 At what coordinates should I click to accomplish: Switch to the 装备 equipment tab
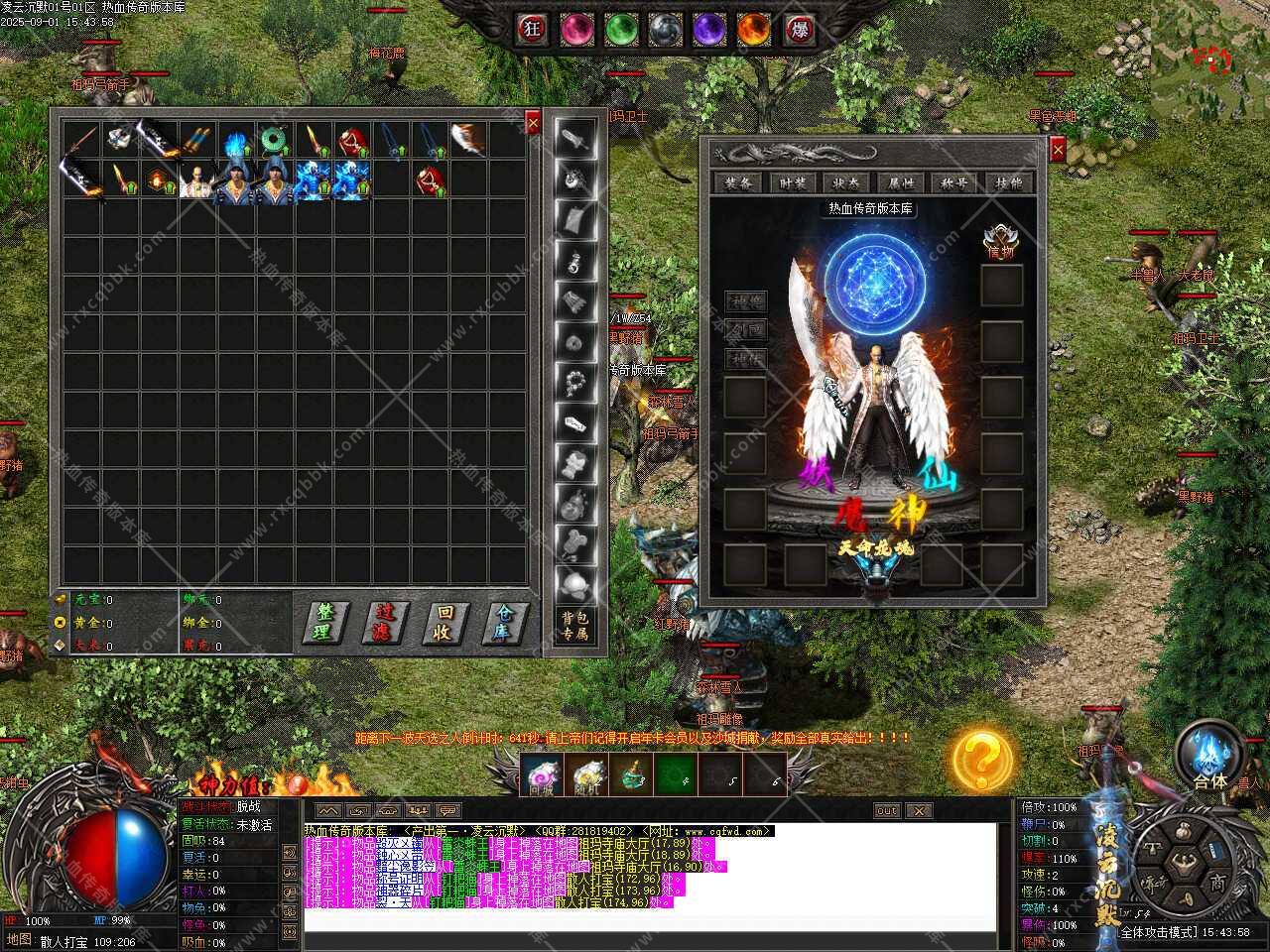(x=738, y=182)
